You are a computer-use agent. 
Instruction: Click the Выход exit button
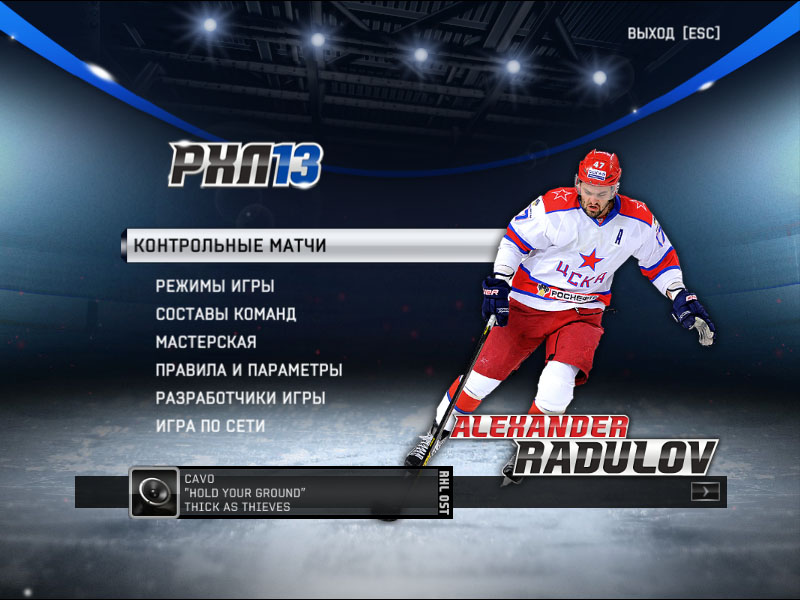(673, 33)
